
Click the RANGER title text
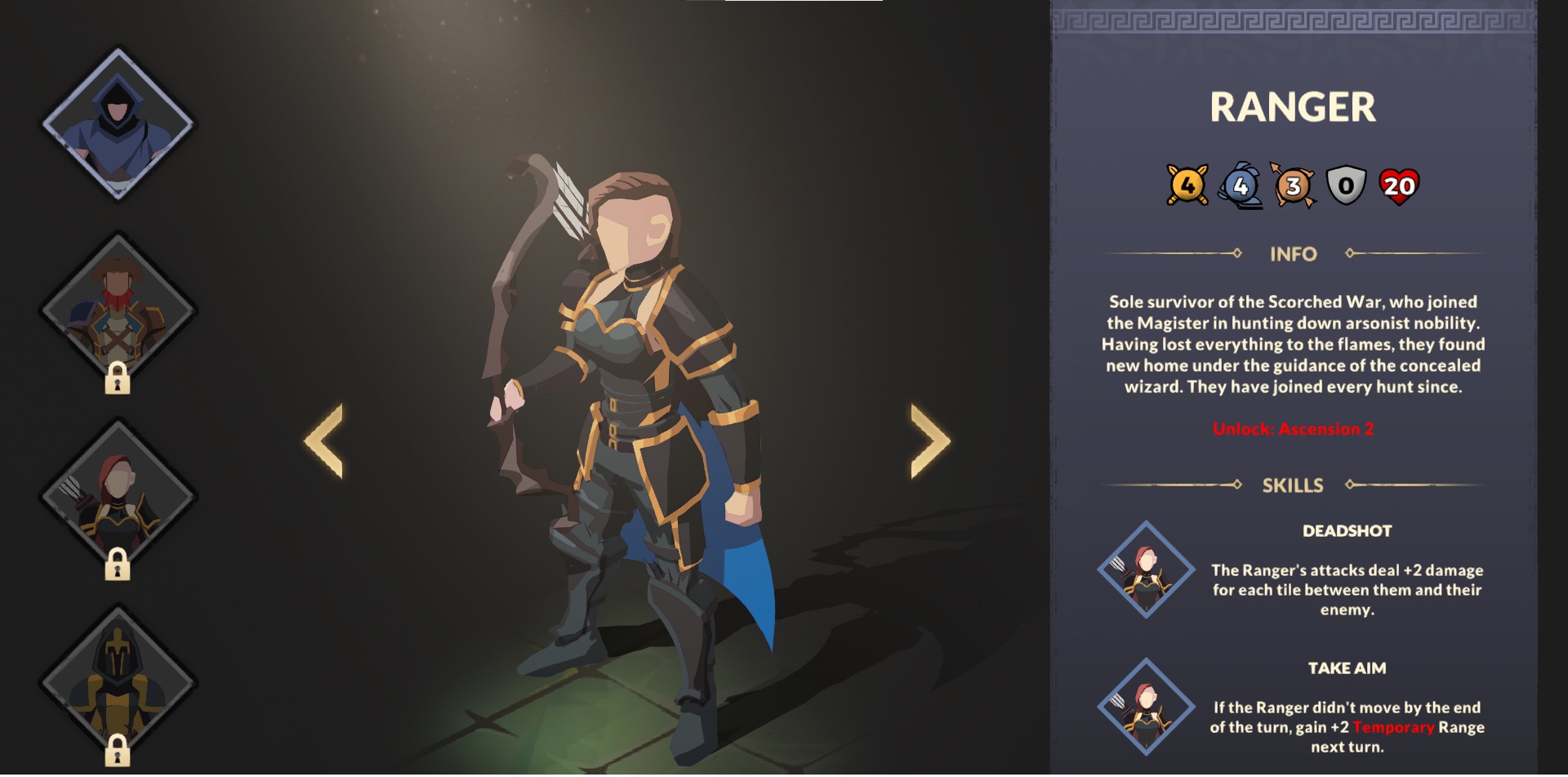click(1294, 105)
